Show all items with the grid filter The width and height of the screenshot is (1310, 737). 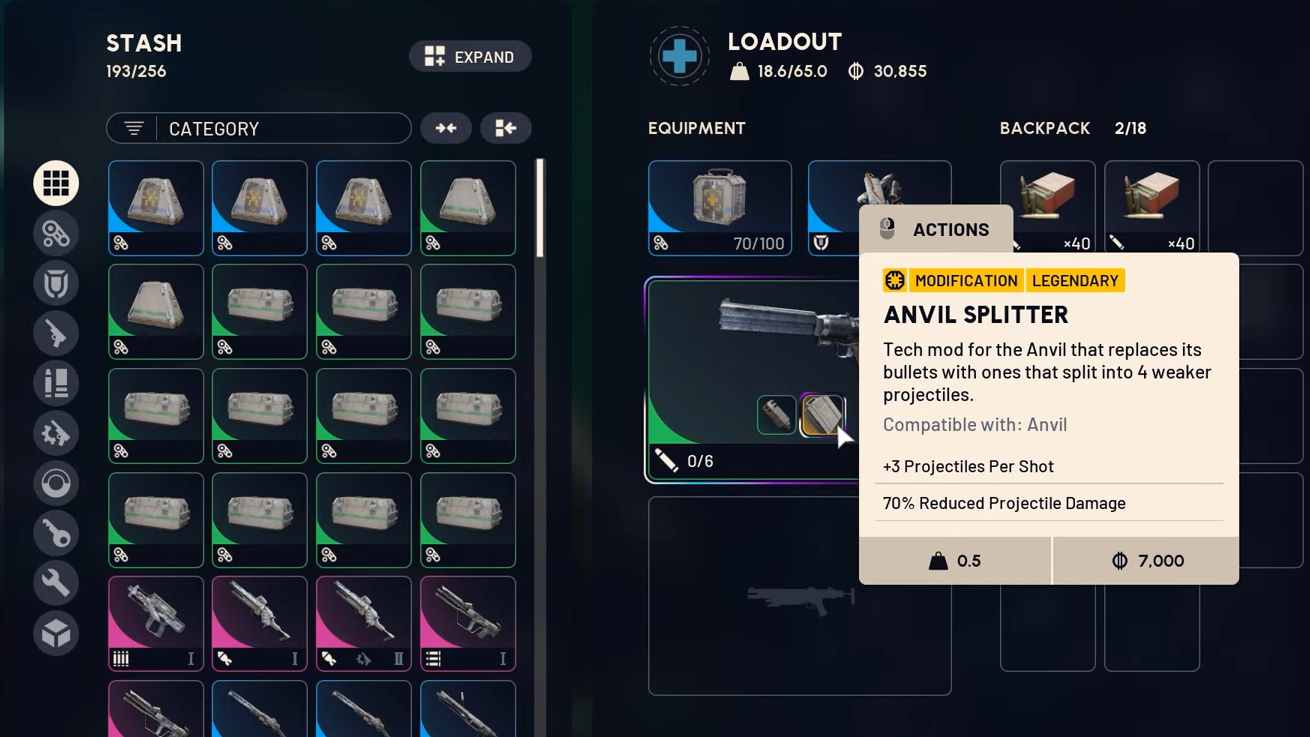click(56, 183)
